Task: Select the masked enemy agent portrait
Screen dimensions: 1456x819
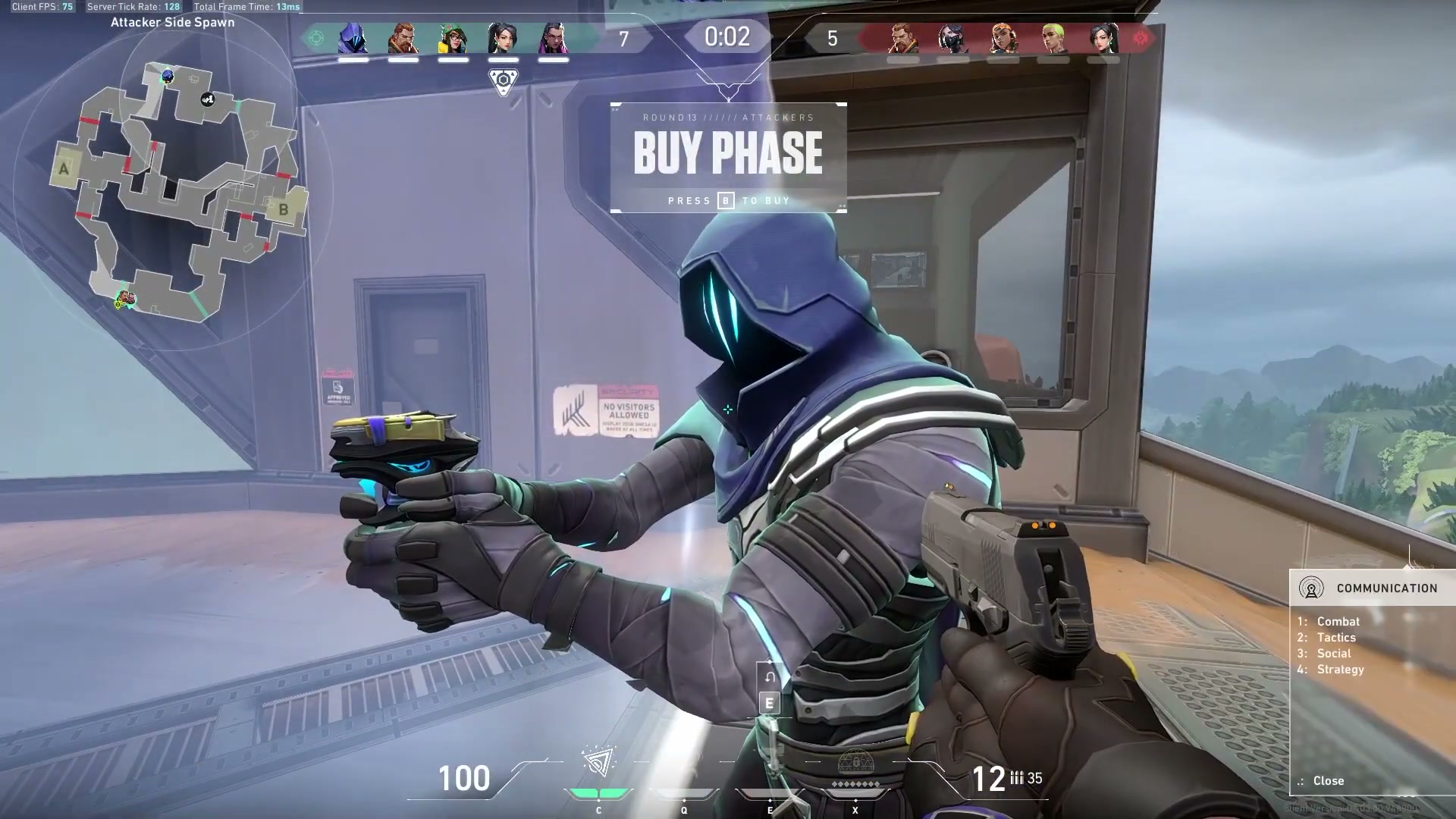Action: (952, 38)
